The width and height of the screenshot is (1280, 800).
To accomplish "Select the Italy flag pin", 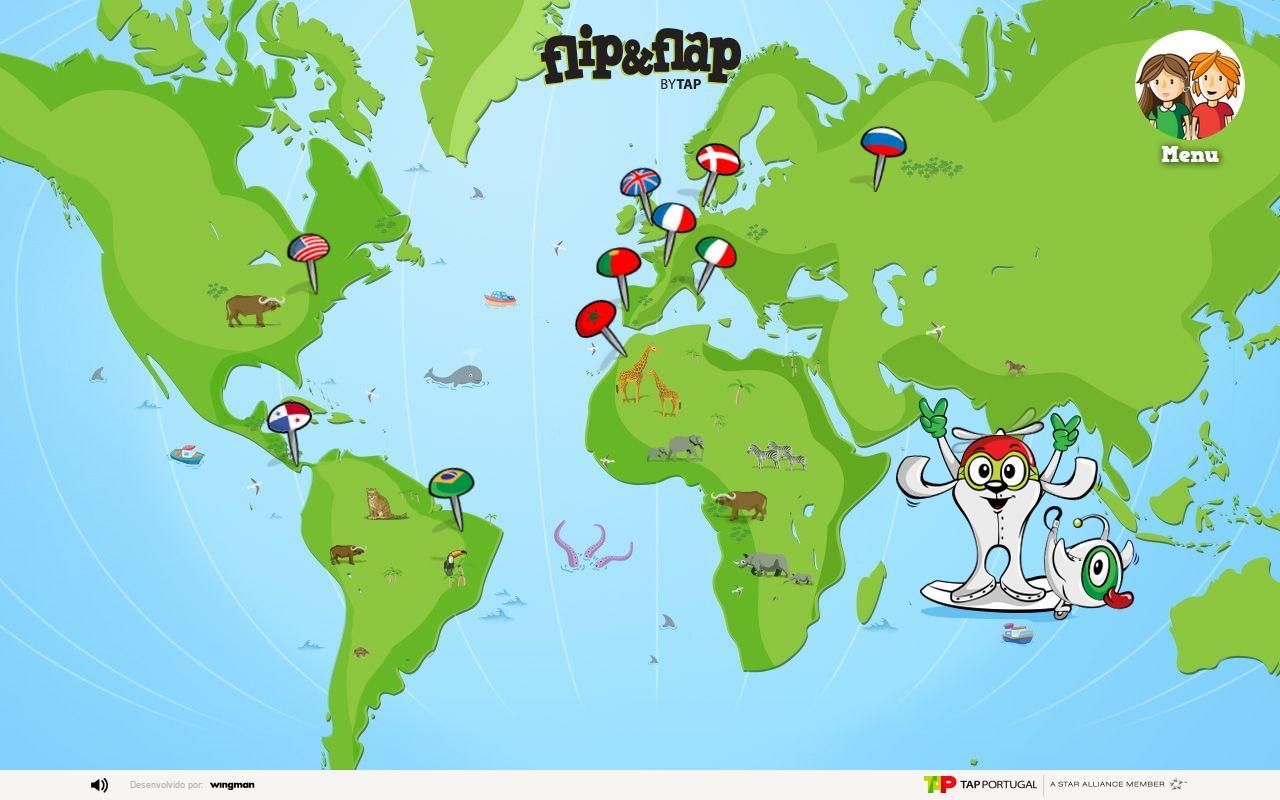I will pyautogui.click(x=716, y=253).
